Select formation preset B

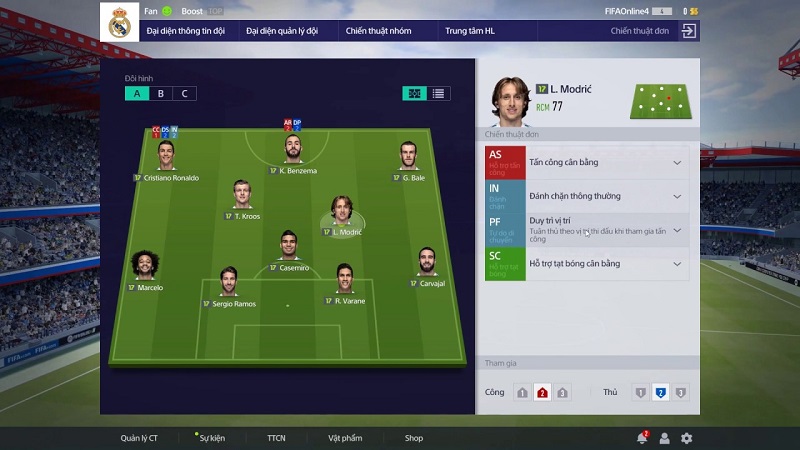160,94
